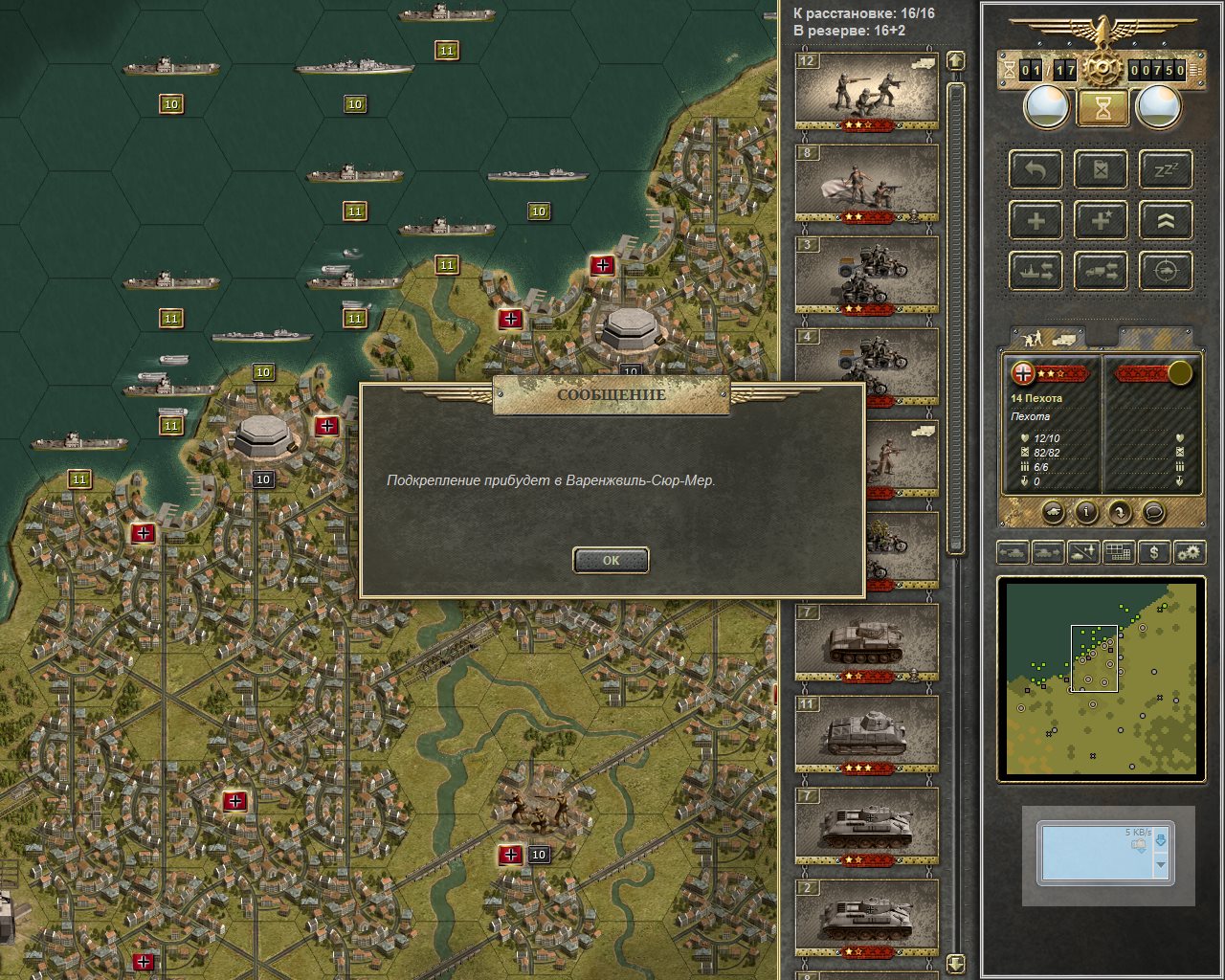The height and width of the screenshot is (980, 1225).
Task: Upgrade the unit with the chevrons button
Action: coord(1166,221)
